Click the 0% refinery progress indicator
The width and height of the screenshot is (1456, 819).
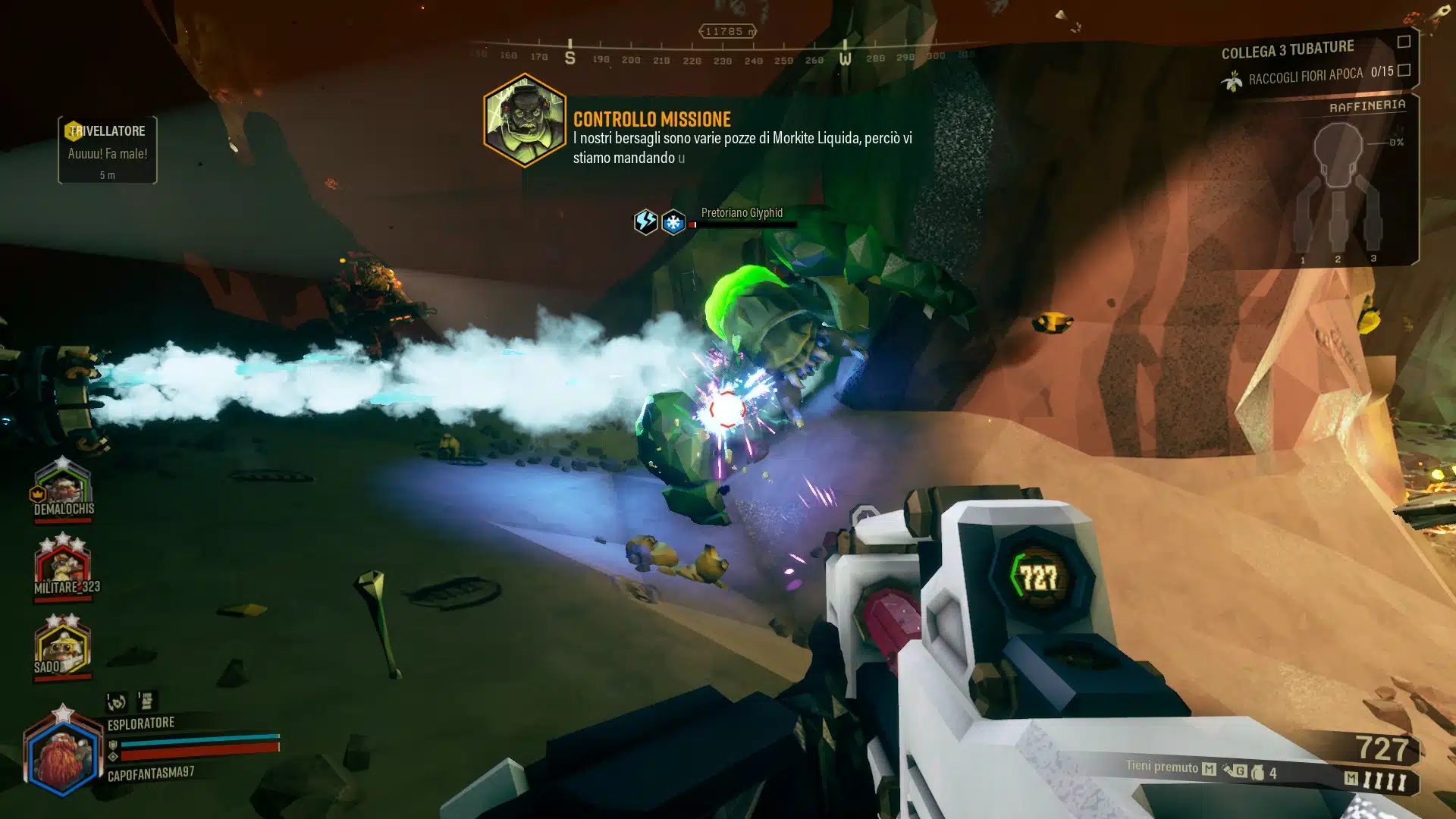pos(1395,142)
